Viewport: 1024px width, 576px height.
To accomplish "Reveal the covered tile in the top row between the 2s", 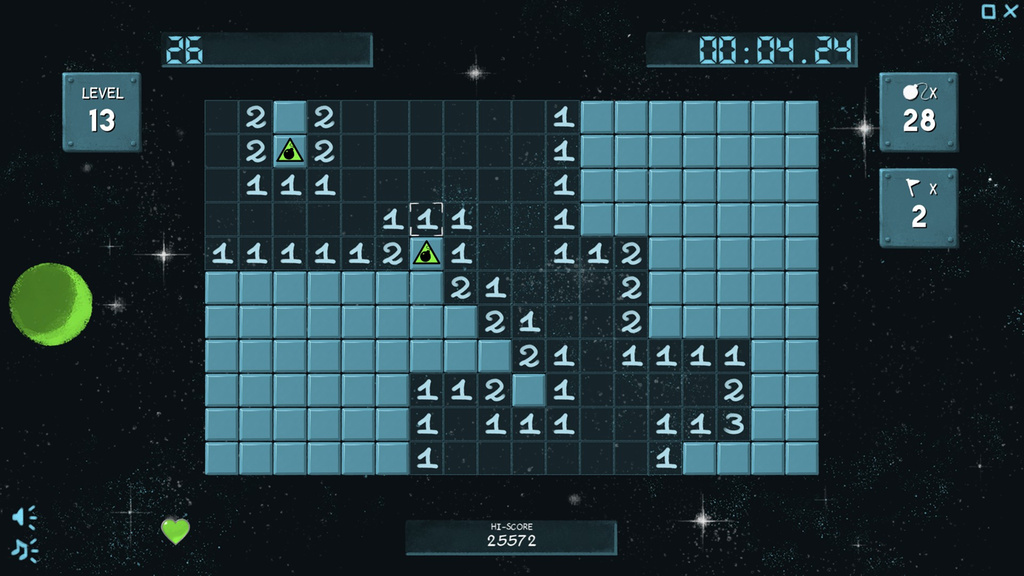I will pos(290,117).
